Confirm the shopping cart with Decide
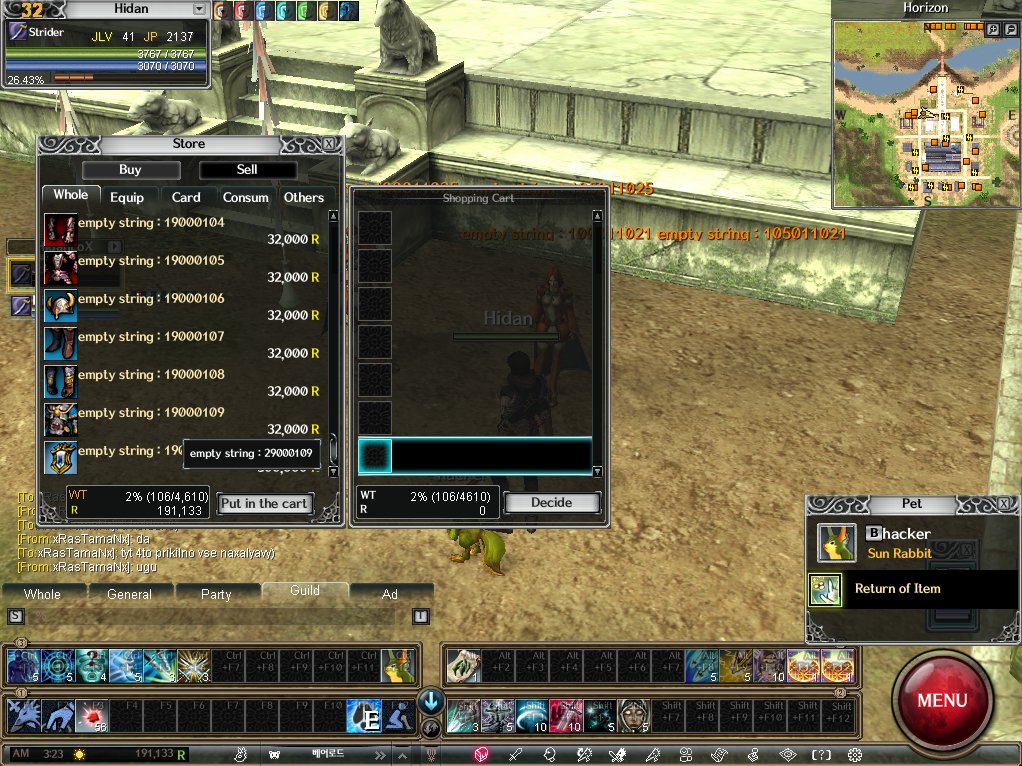 pyautogui.click(x=552, y=503)
